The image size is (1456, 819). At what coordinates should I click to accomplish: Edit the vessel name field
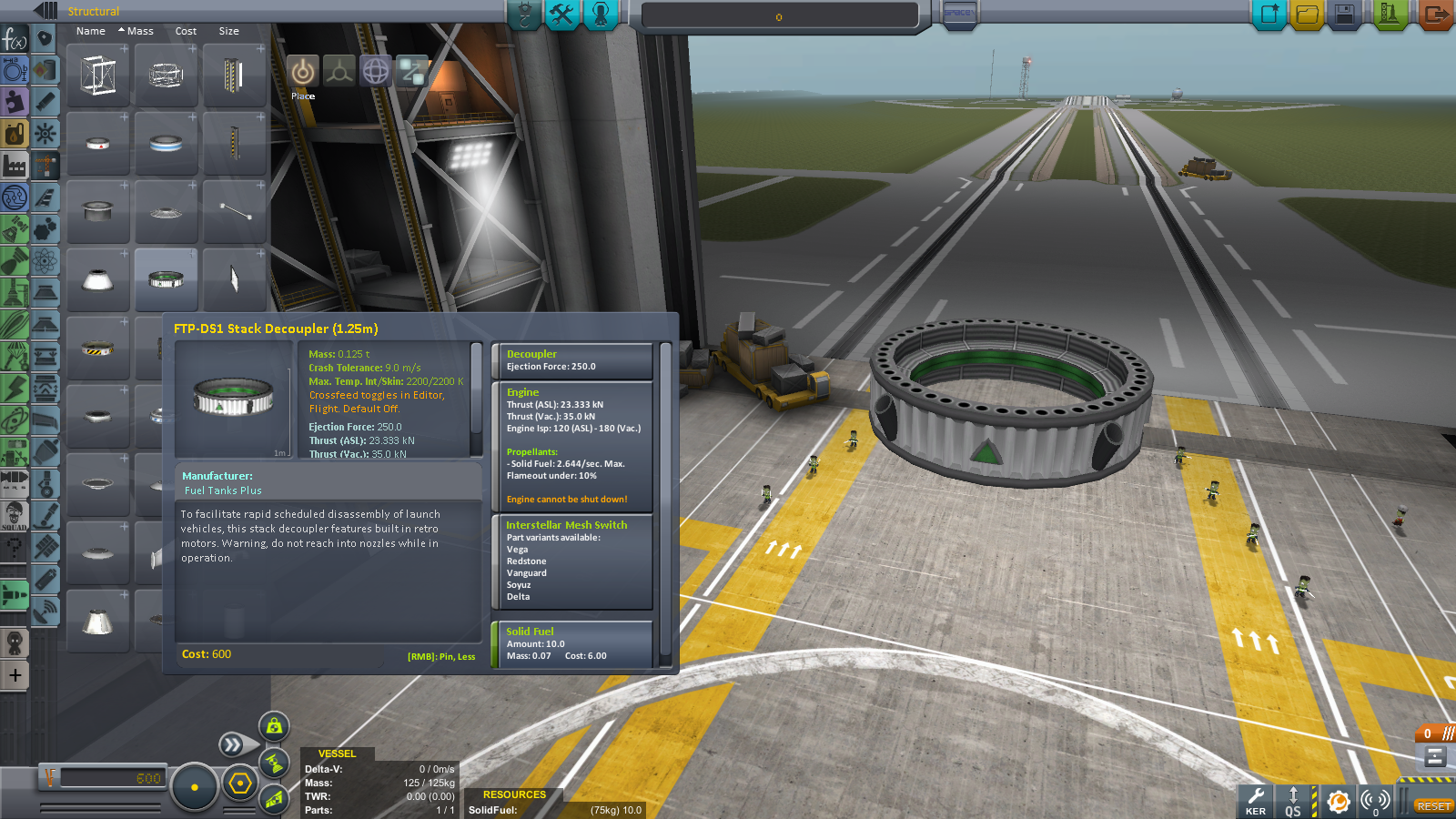(x=779, y=16)
